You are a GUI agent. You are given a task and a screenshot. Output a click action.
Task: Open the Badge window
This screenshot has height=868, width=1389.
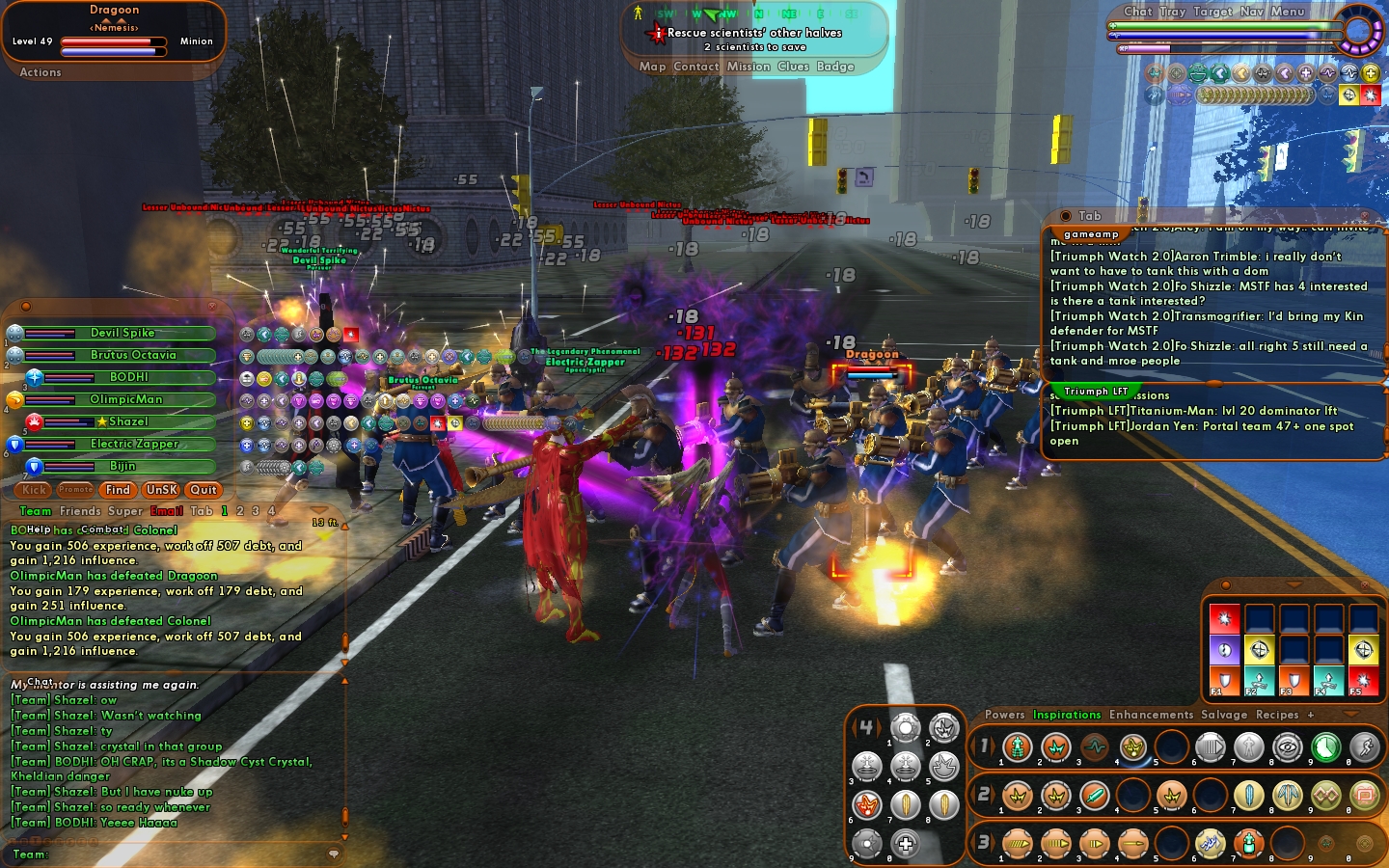pos(835,67)
